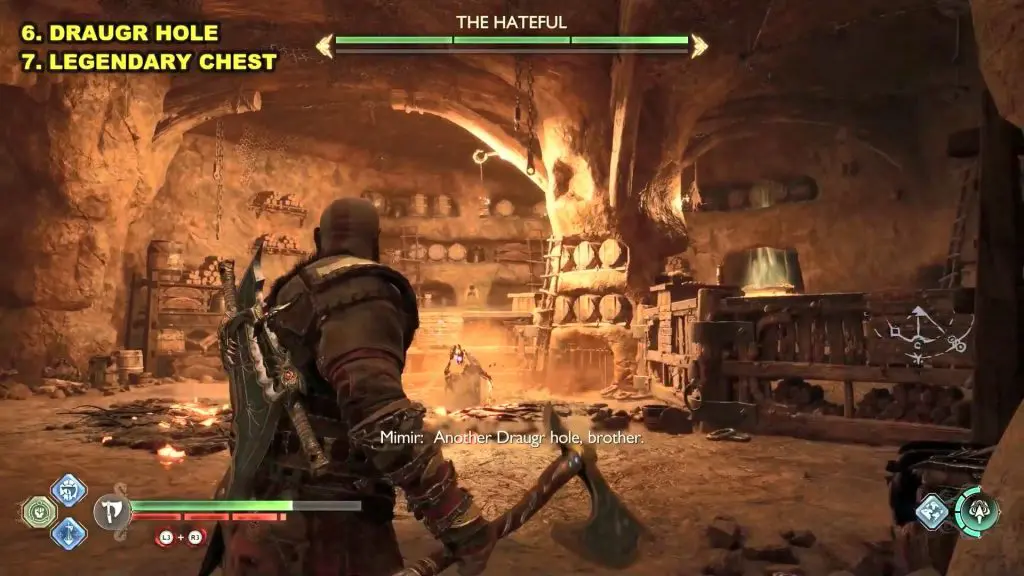This screenshot has height=576, width=1024.
Task: Activate the green octagonal relic ability
Action: [39, 512]
